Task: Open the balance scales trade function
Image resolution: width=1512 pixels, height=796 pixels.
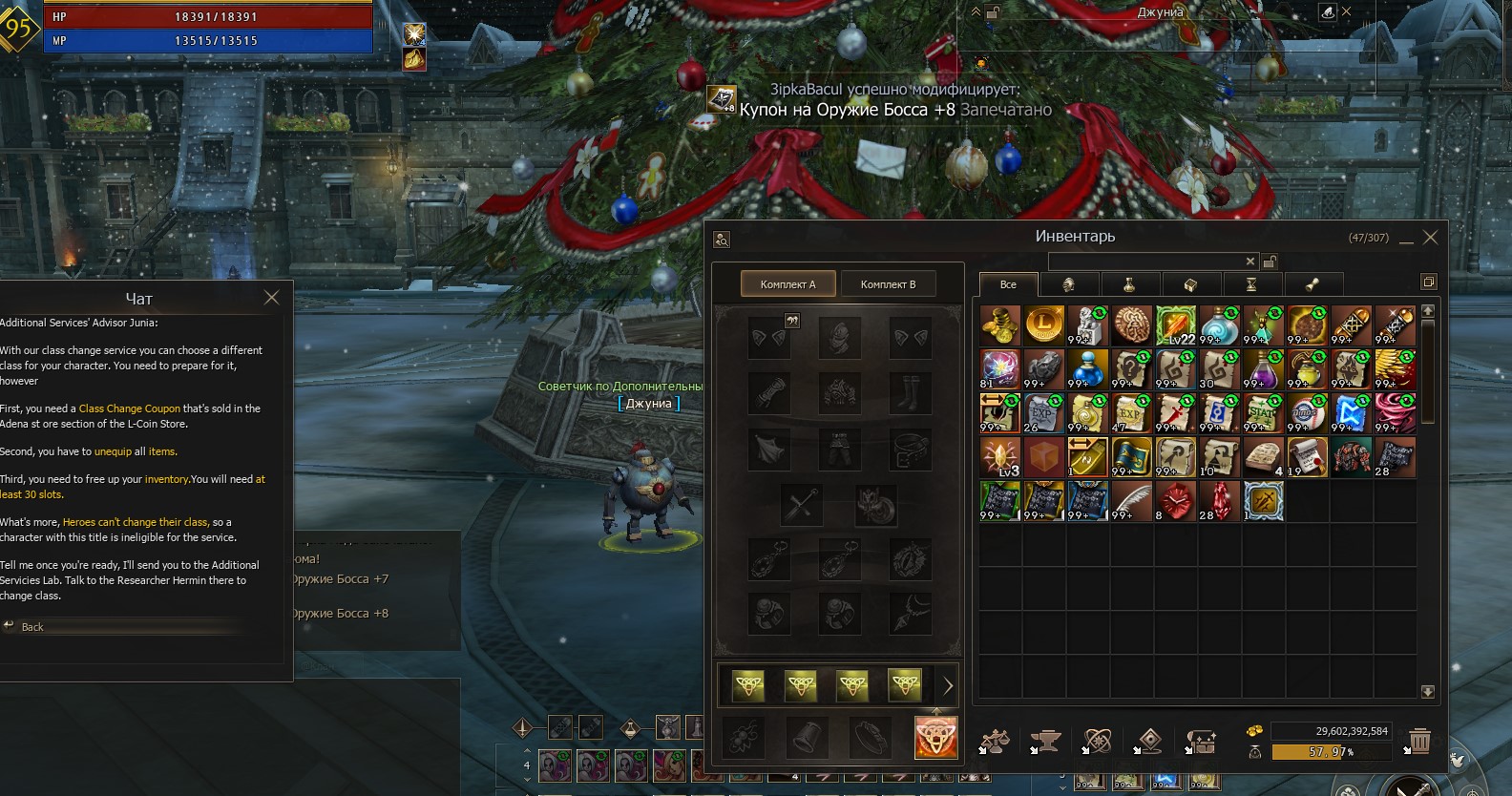Action: tap(996, 741)
